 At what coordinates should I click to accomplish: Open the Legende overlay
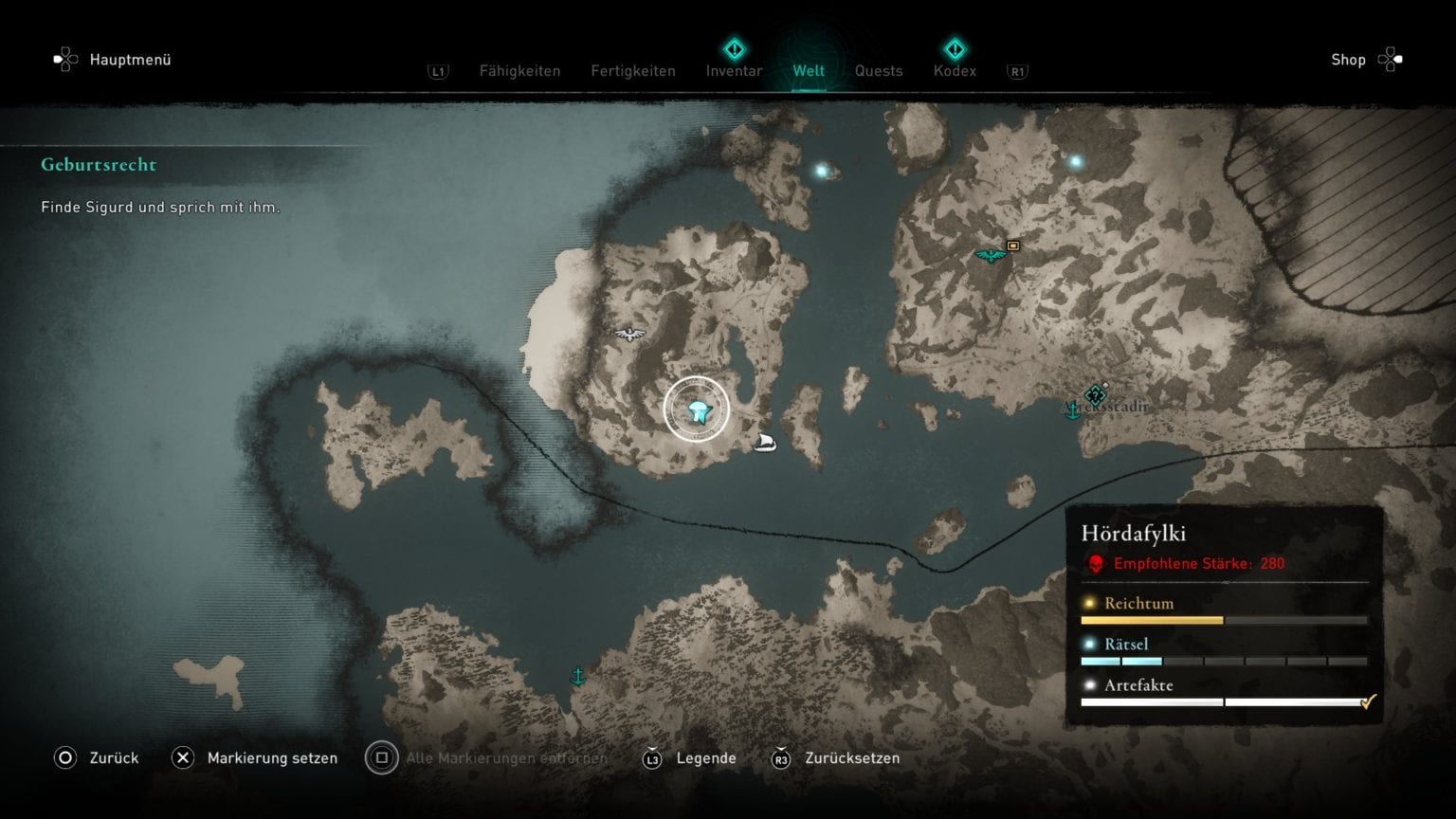pyautogui.click(x=706, y=758)
